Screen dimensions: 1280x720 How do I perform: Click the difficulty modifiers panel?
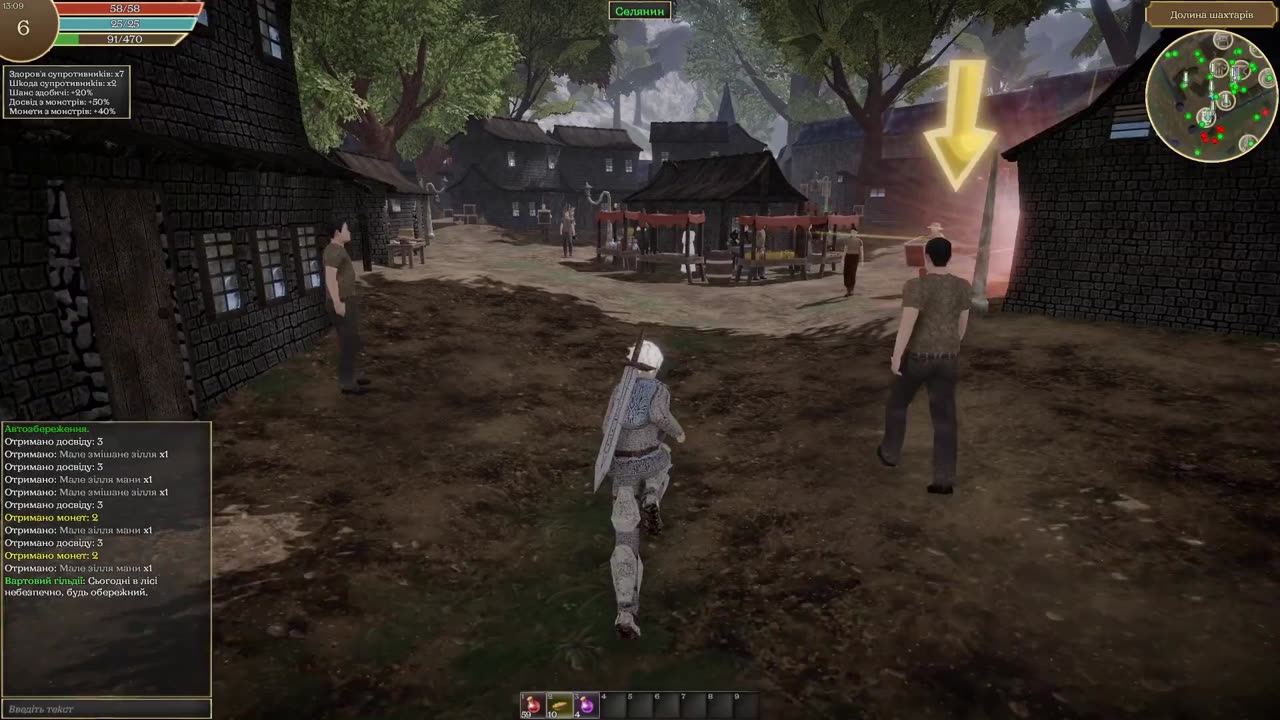point(66,92)
